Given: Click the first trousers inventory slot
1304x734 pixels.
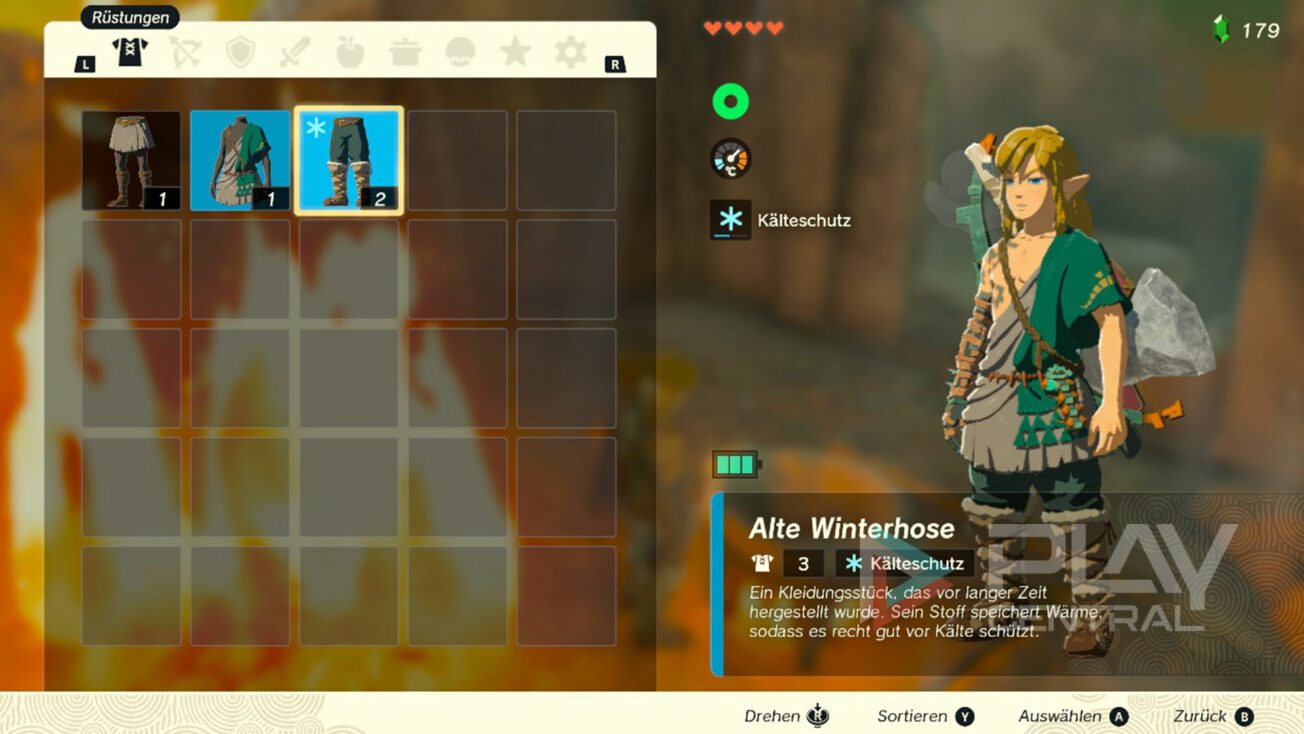Looking at the screenshot, I should point(131,160).
